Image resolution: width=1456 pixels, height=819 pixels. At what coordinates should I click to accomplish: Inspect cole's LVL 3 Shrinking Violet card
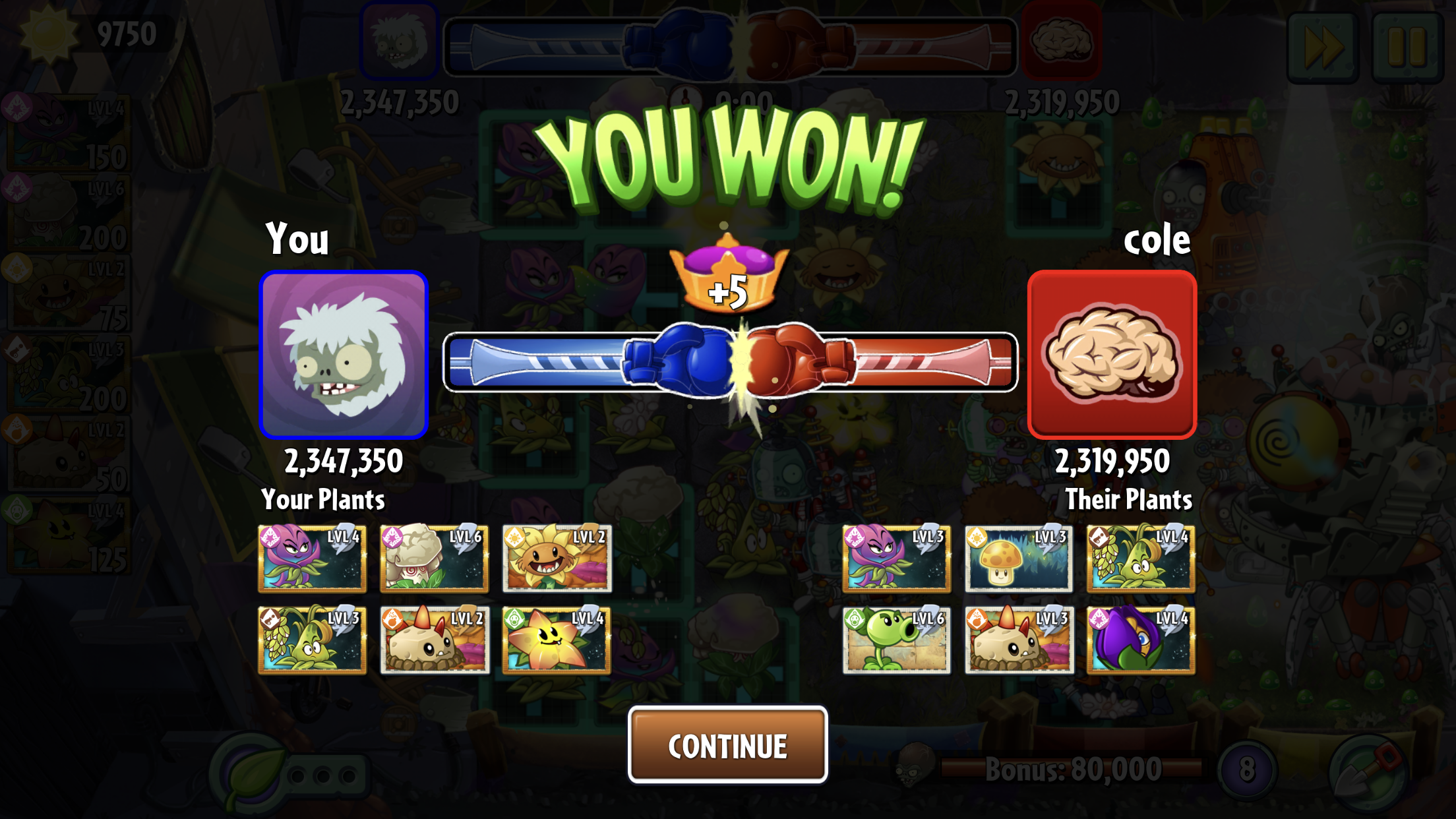[896, 558]
